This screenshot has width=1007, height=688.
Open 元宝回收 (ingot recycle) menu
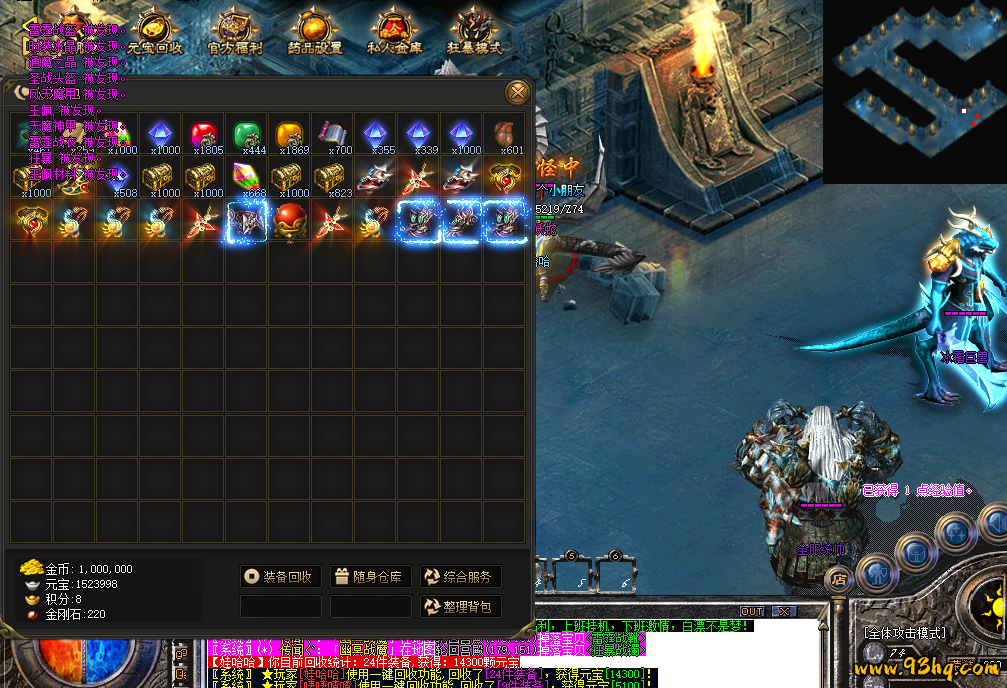tap(155, 32)
